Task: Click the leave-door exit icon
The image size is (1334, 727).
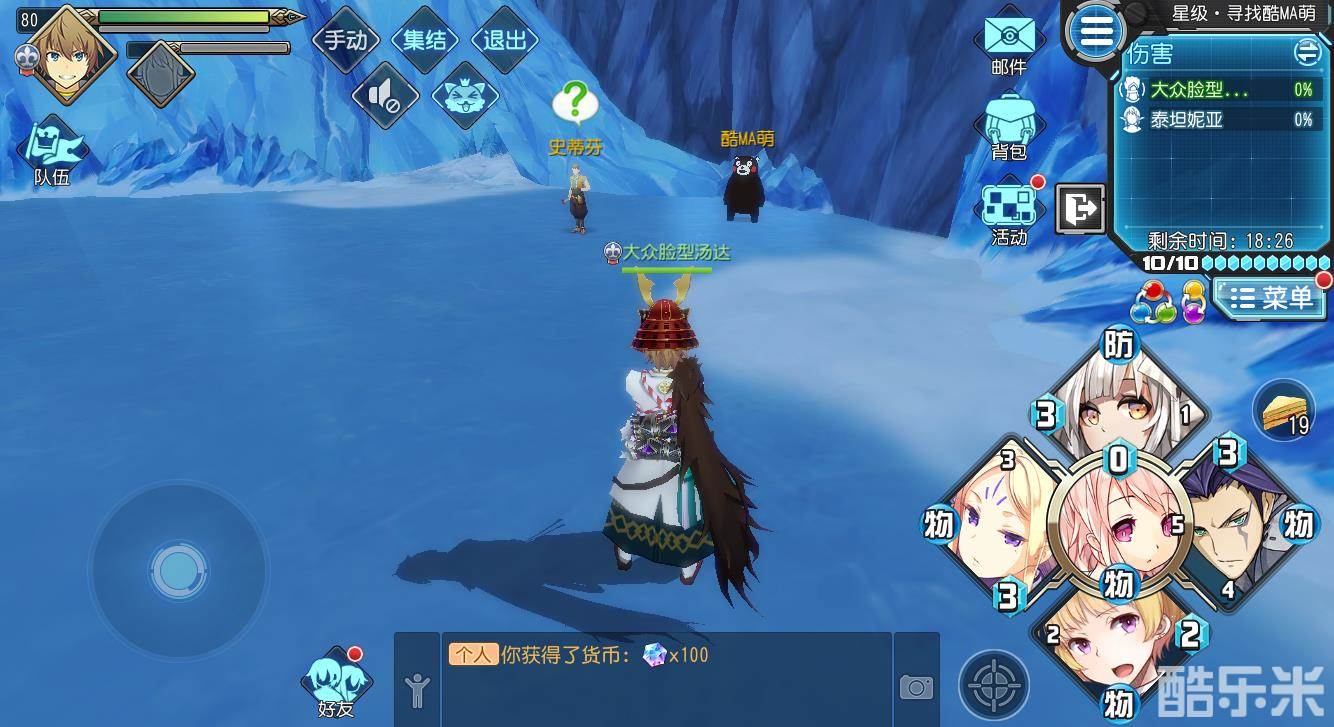Action: point(1080,209)
